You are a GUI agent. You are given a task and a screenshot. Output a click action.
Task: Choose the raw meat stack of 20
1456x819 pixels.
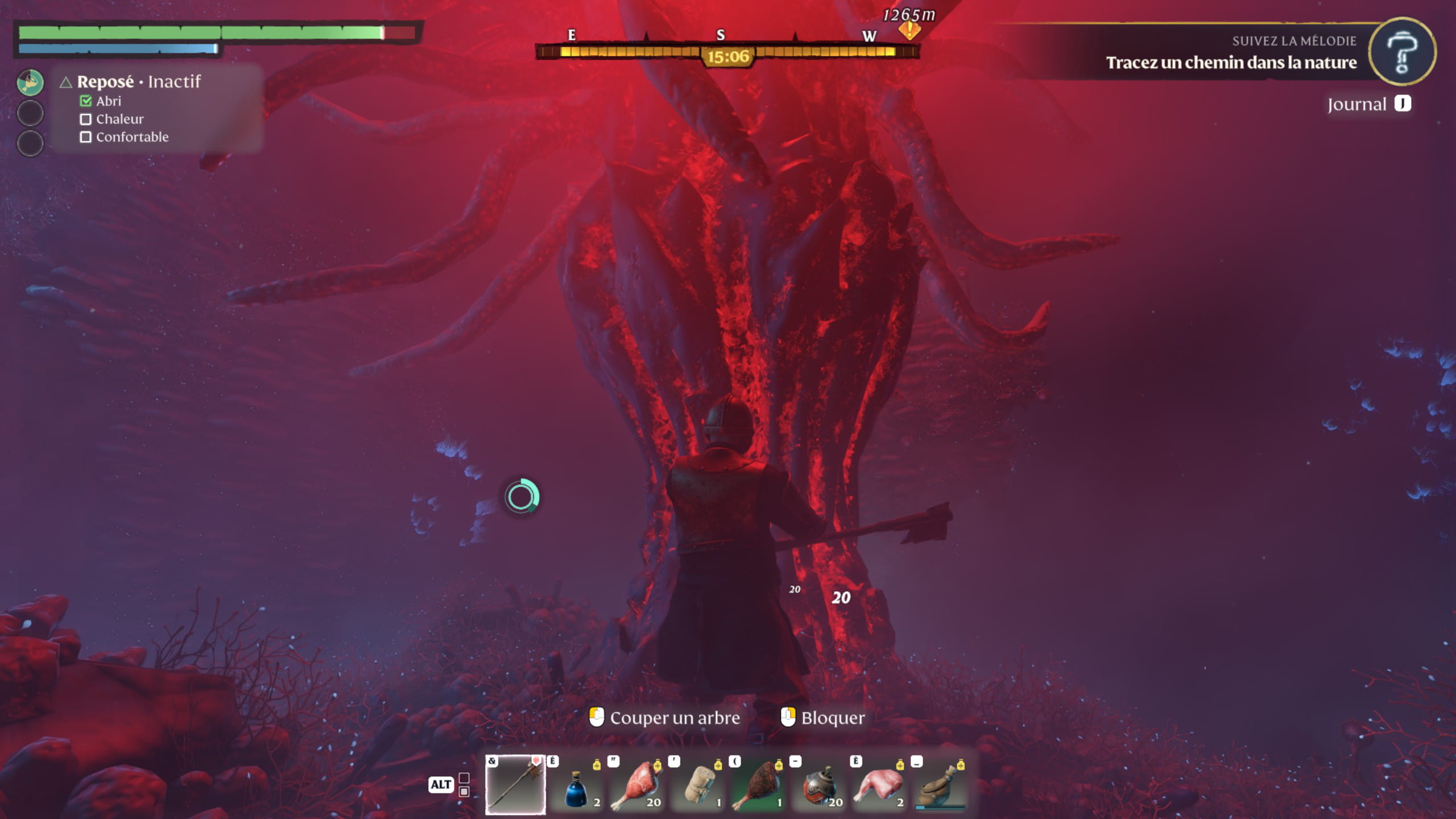click(637, 785)
